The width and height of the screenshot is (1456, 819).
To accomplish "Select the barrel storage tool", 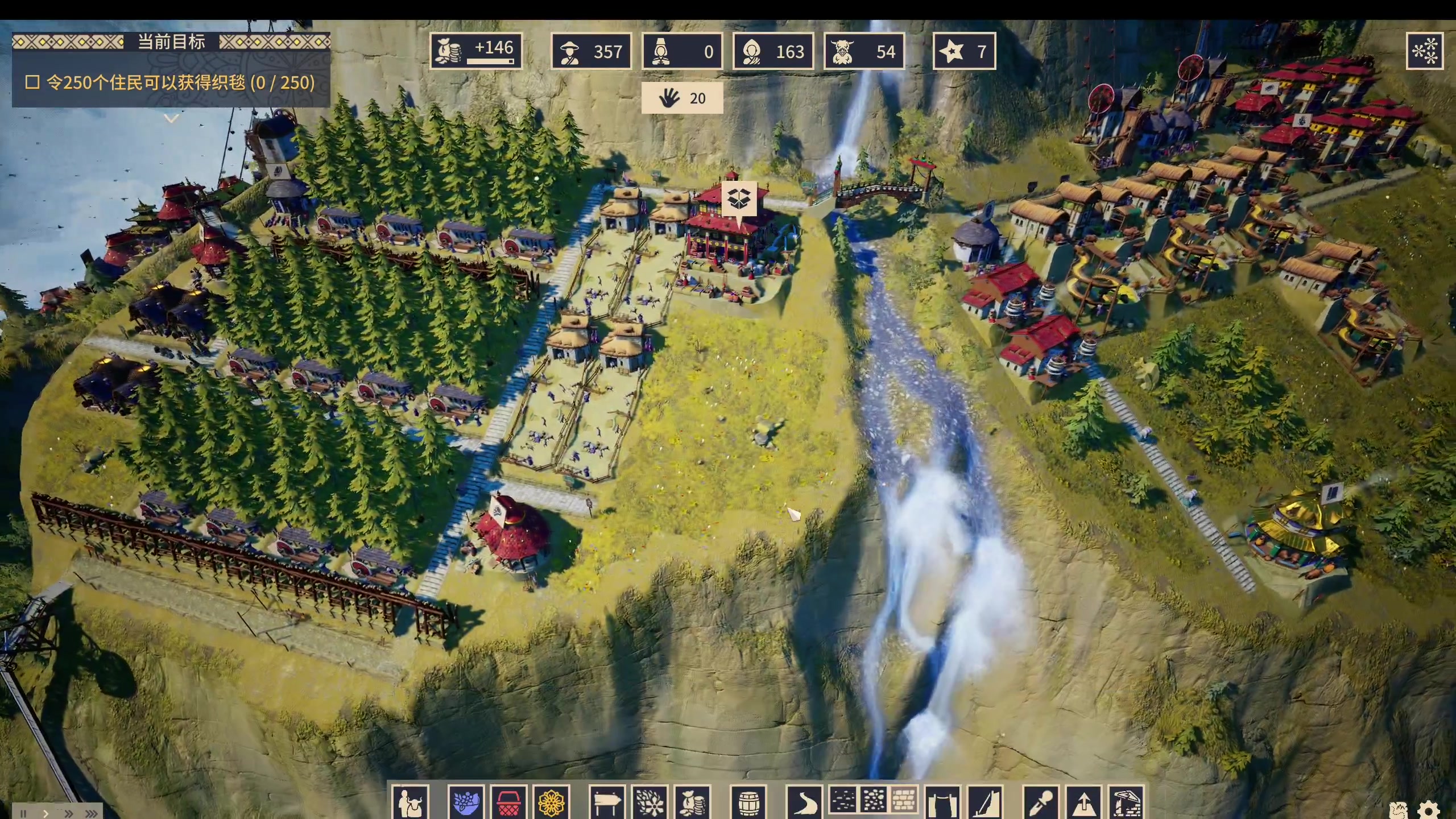I will [x=748, y=803].
